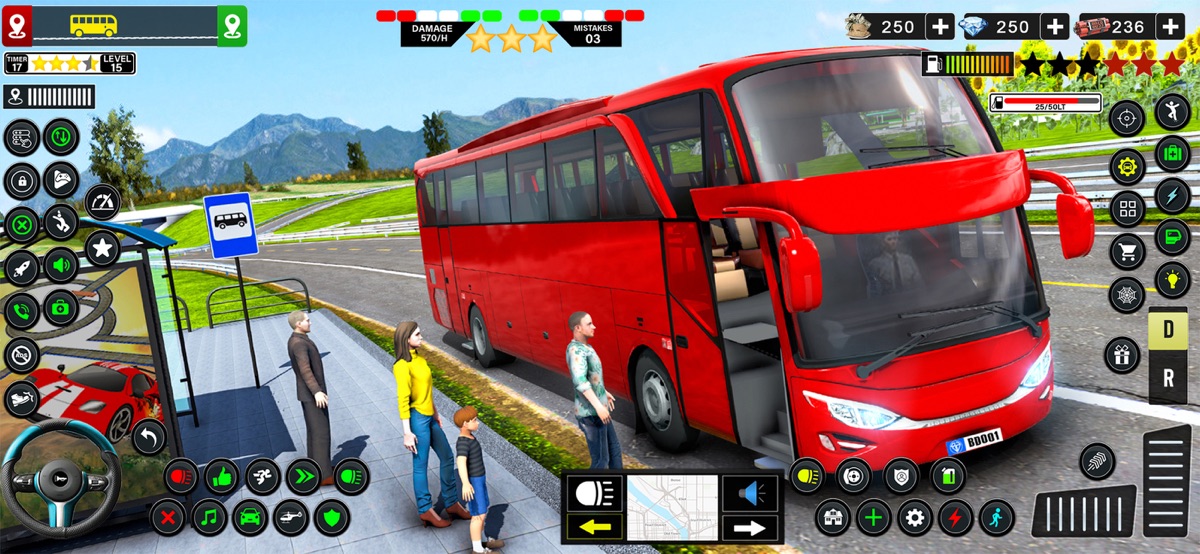Open the house garage icon
This screenshot has height=554, width=1200.
point(832,517)
